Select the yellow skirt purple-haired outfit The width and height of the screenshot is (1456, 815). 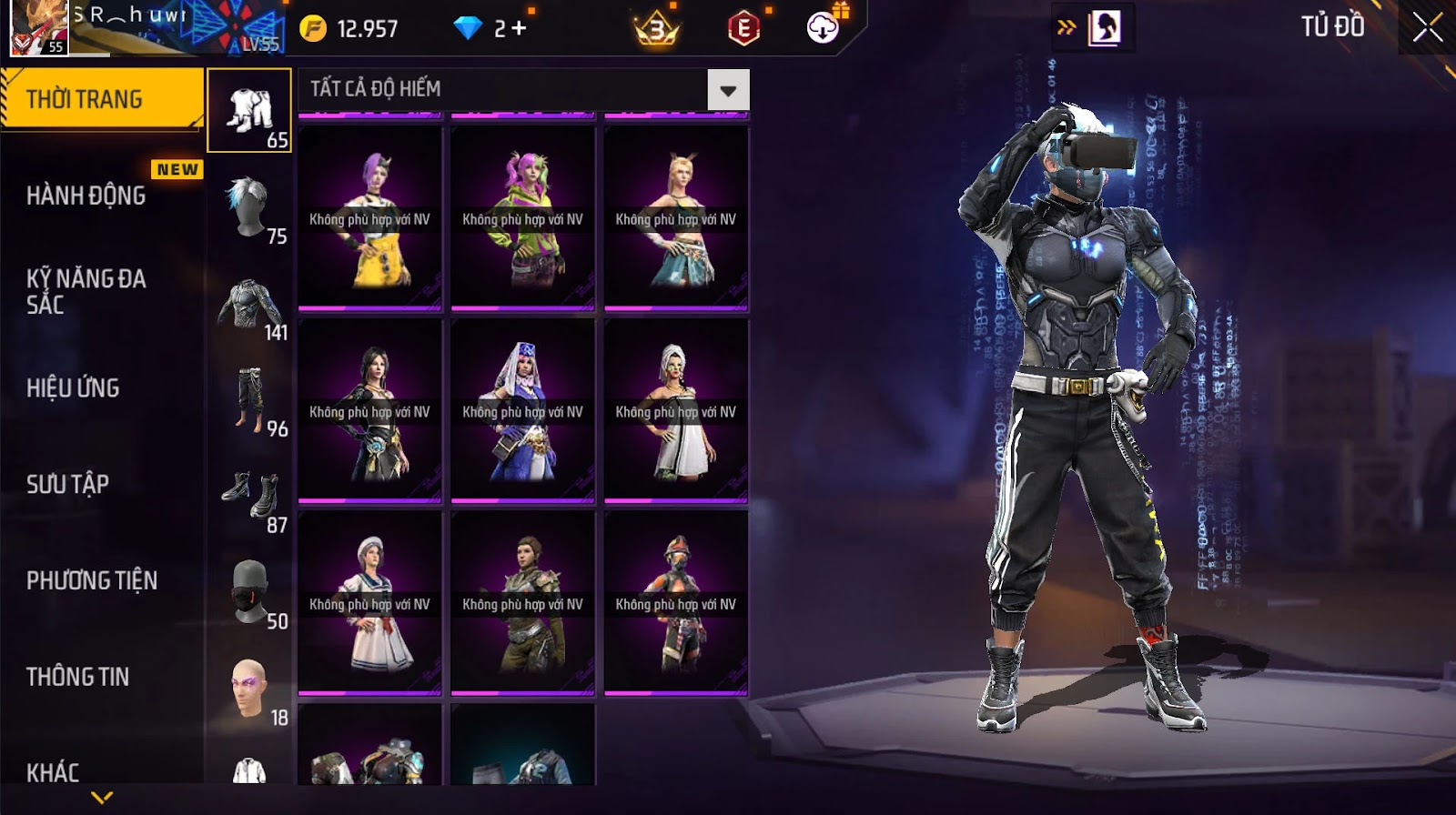369,218
